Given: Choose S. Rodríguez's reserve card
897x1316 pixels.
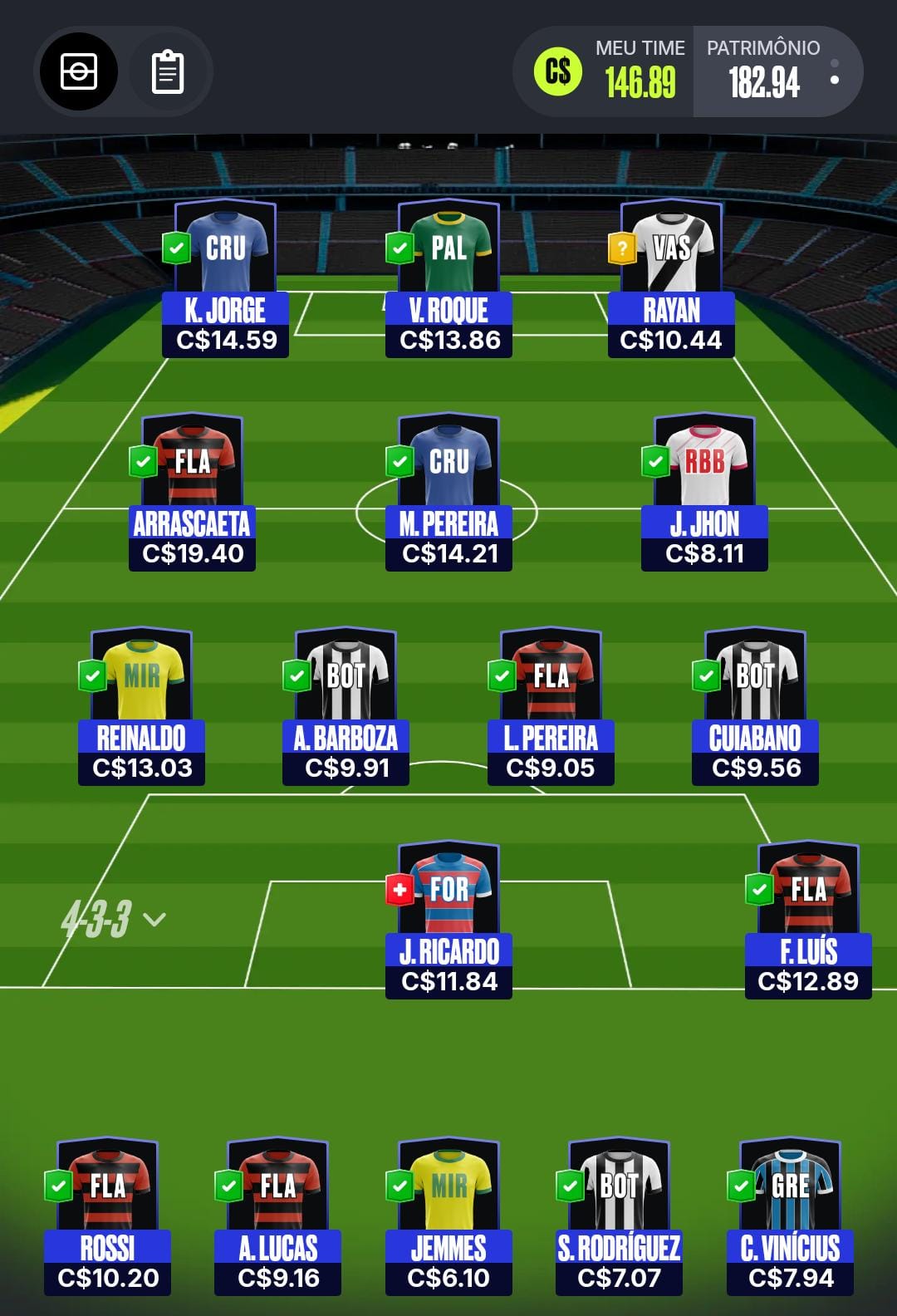Looking at the screenshot, I should point(619,1217).
